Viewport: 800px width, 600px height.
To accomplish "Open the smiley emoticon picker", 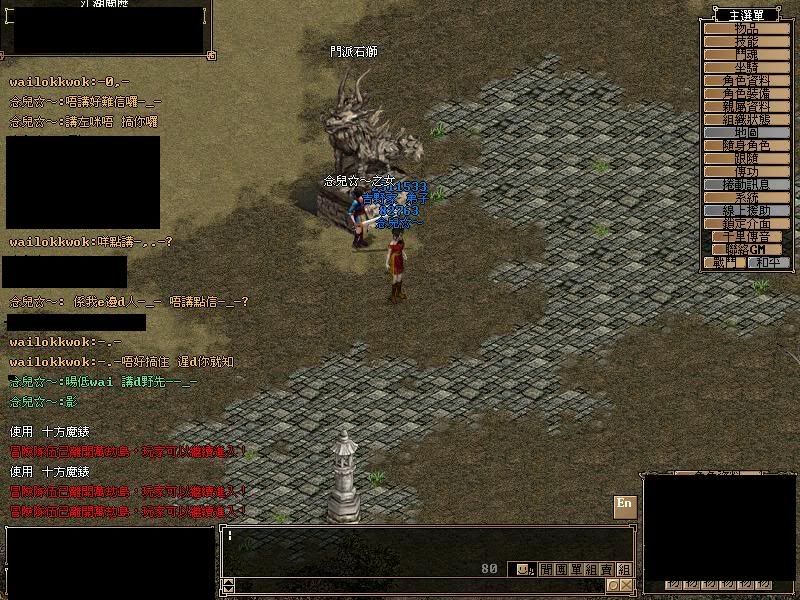I will click(523, 569).
